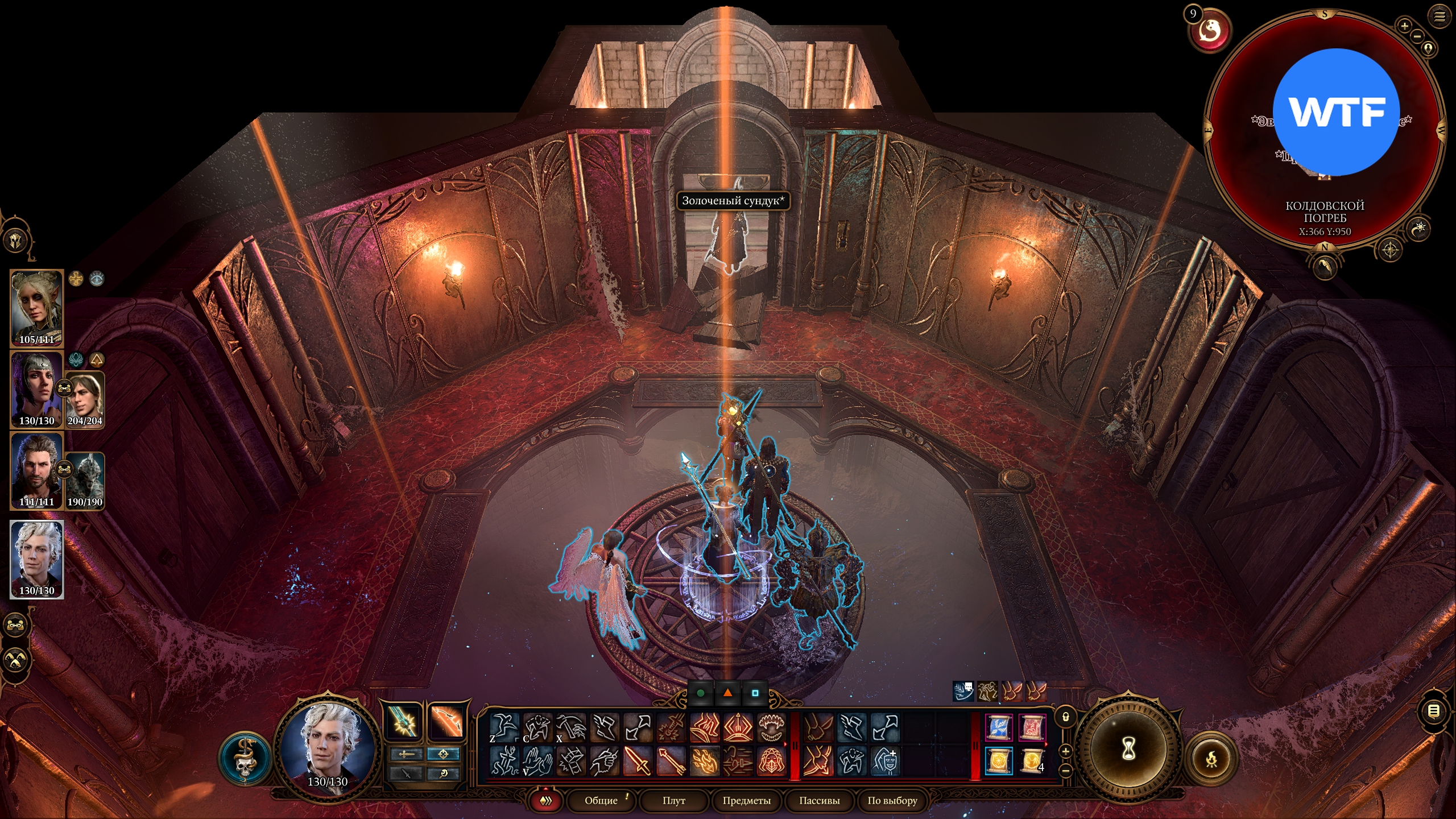Image resolution: width=1456 pixels, height=819 pixels.
Task: Open the main menu hamburger button
Action: click(x=1439, y=16)
